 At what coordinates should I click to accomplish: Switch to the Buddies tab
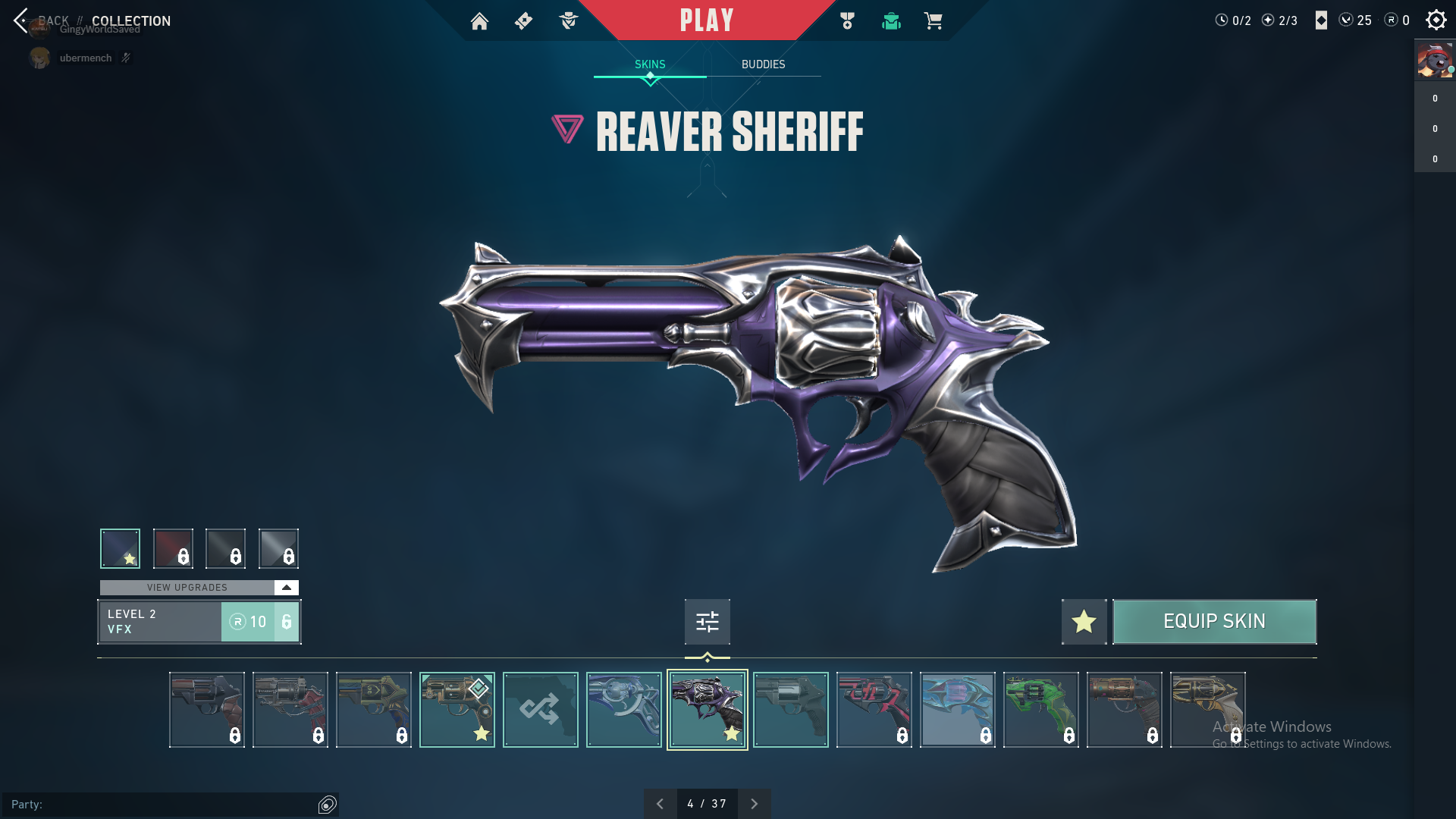click(x=763, y=64)
